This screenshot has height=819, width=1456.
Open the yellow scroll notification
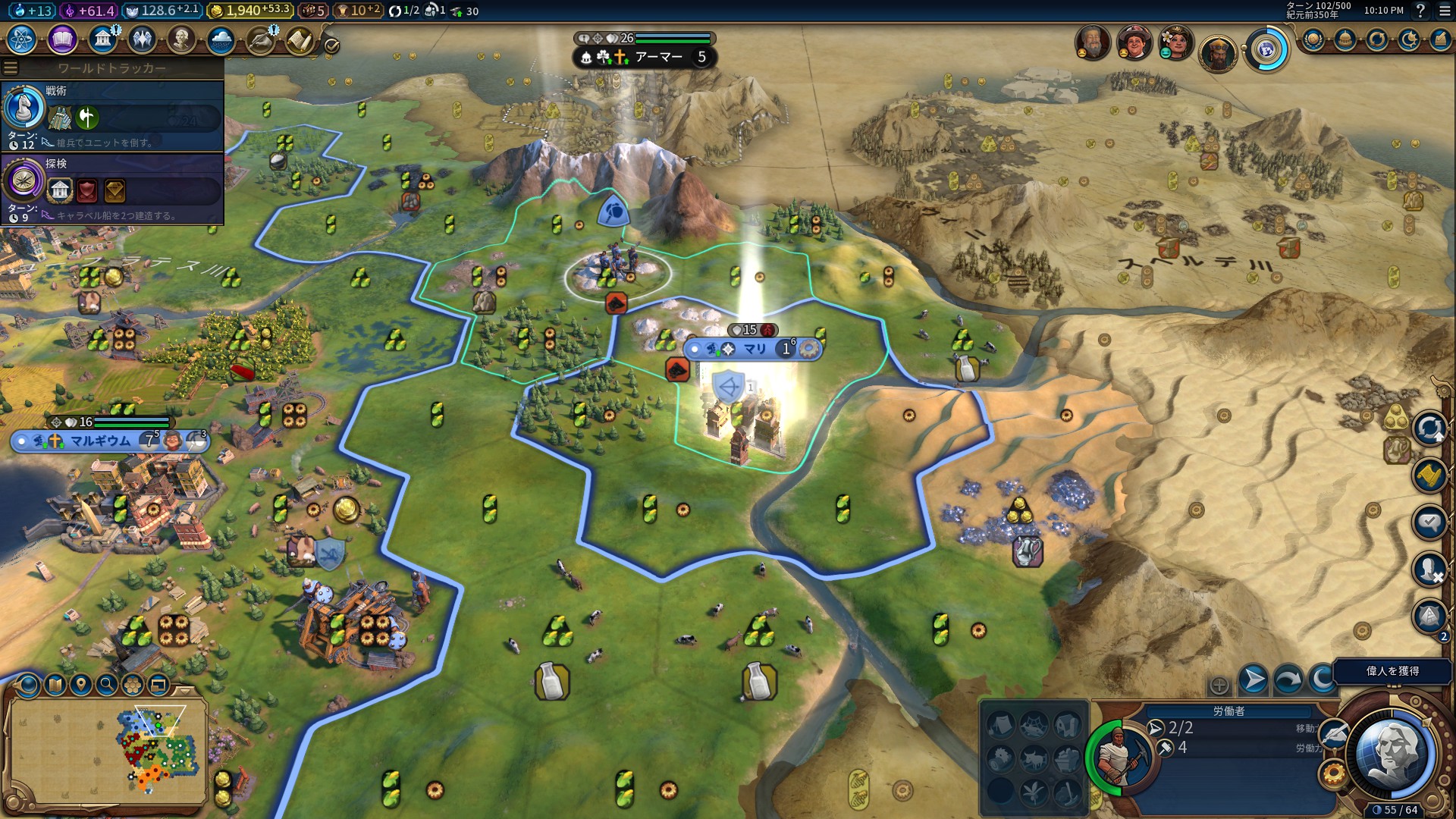tap(1429, 476)
